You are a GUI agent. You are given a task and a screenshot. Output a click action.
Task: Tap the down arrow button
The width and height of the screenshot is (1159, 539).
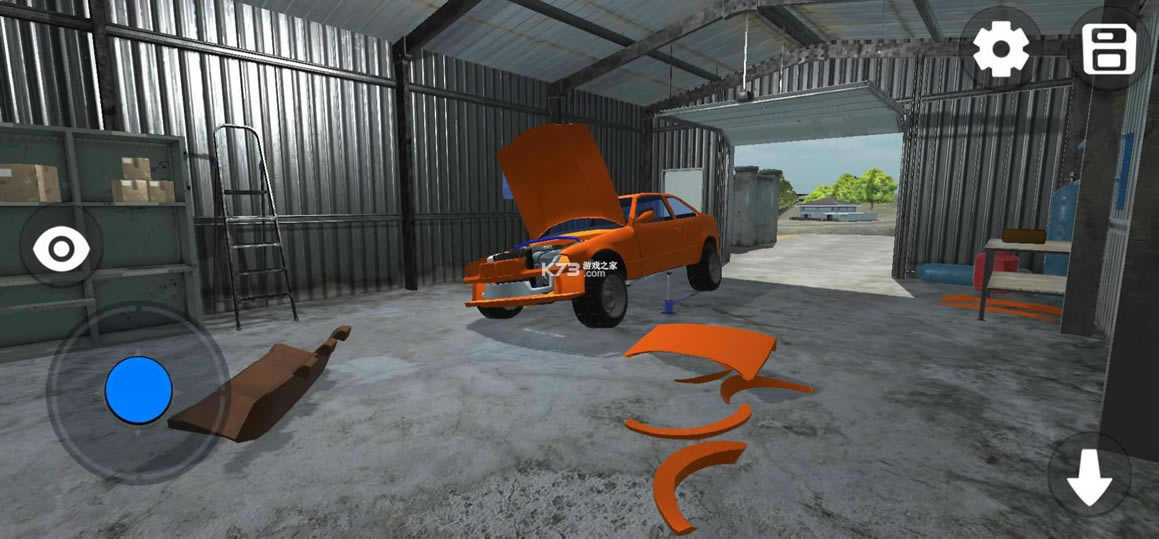(1089, 476)
